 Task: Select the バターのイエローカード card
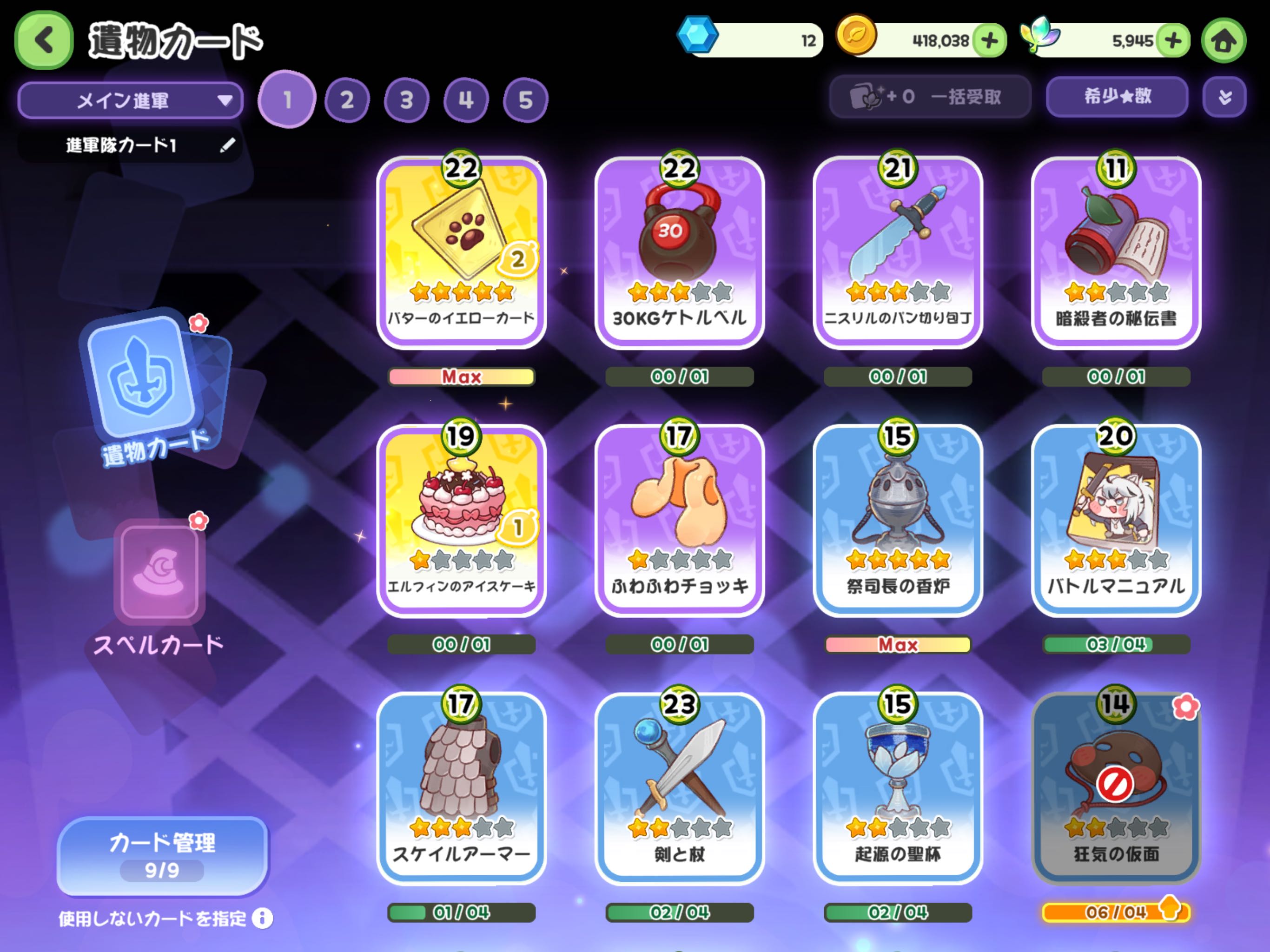(x=461, y=252)
